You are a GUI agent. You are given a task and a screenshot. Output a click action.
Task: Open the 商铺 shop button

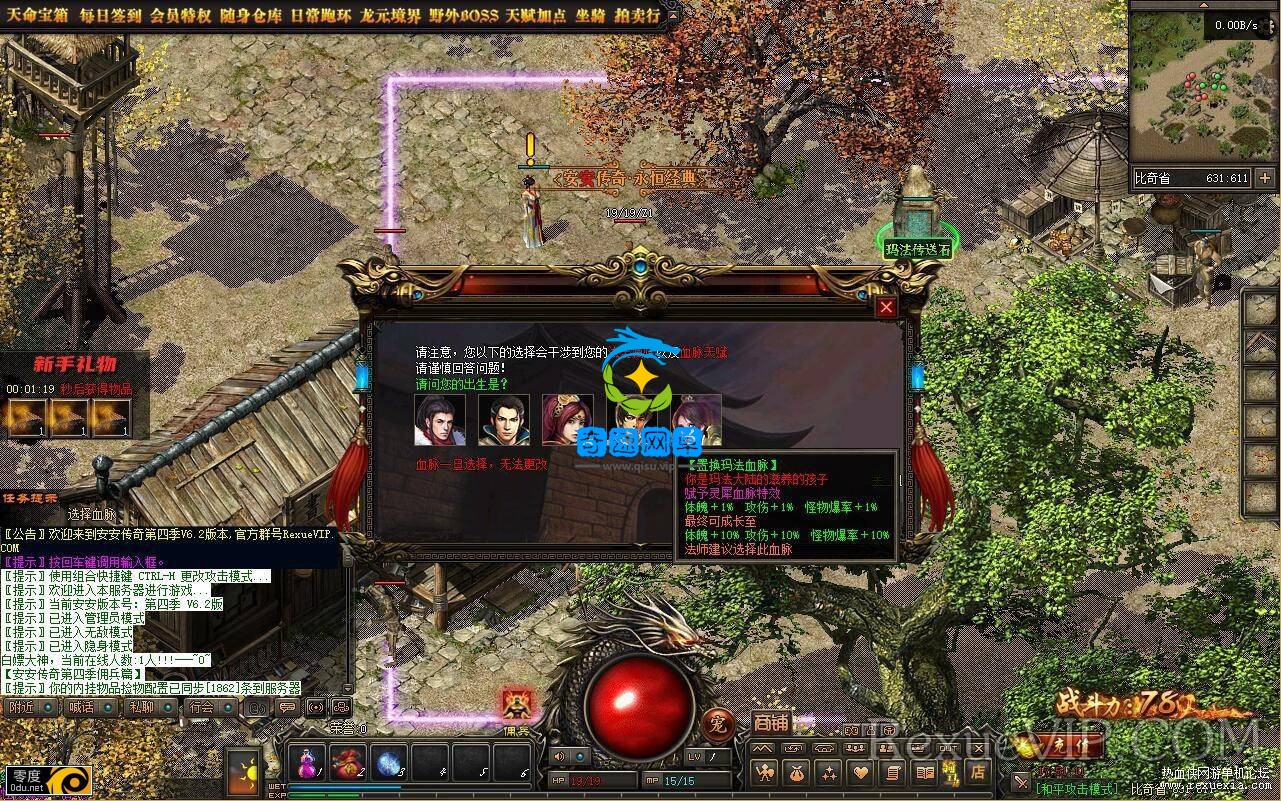pyautogui.click(x=770, y=723)
